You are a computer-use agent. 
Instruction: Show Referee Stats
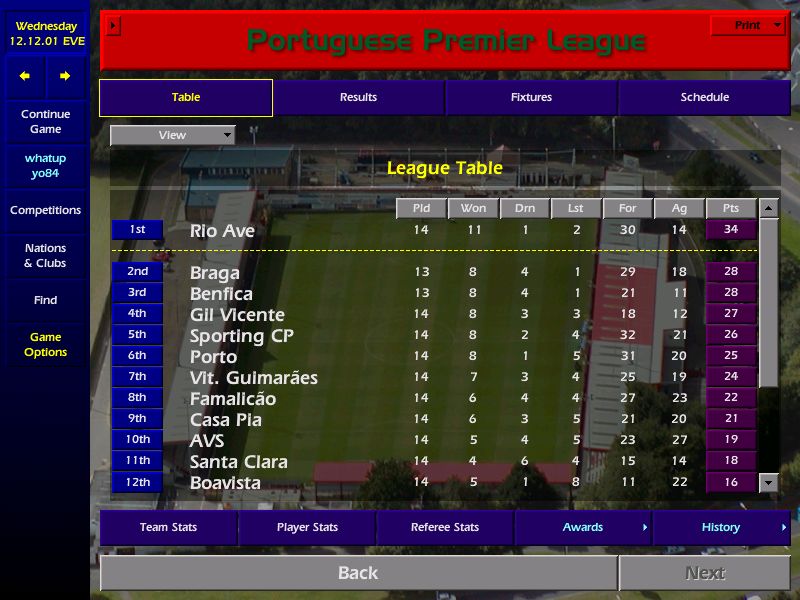coord(445,528)
